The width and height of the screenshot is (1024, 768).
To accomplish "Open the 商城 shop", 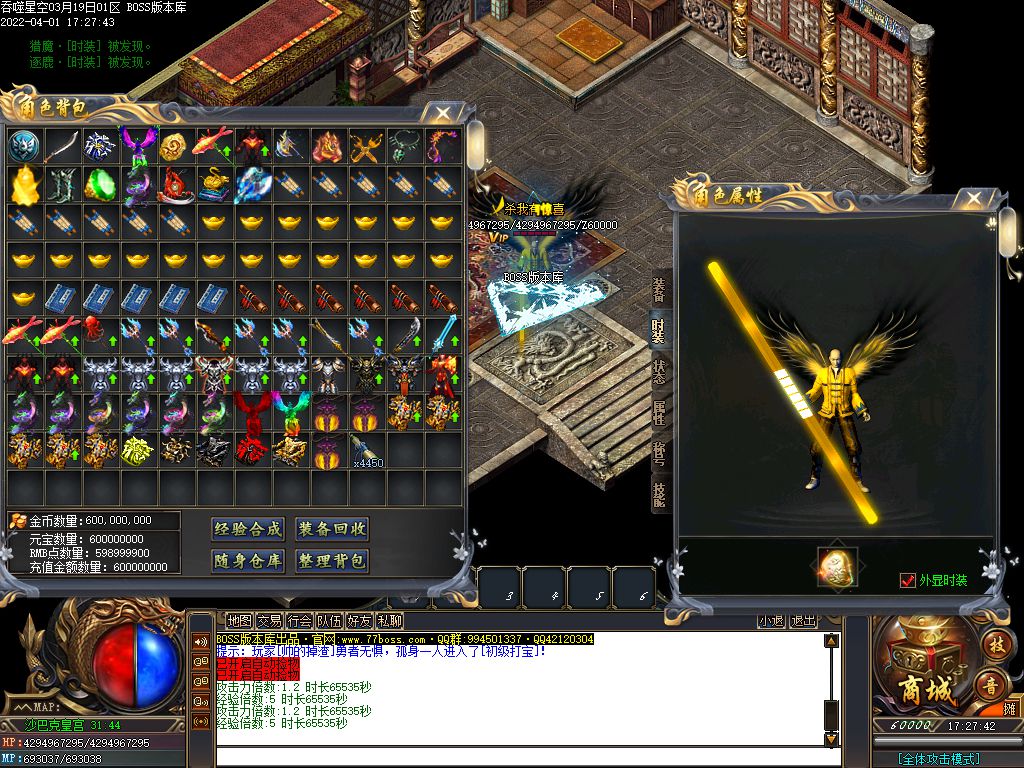I will click(x=926, y=662).
